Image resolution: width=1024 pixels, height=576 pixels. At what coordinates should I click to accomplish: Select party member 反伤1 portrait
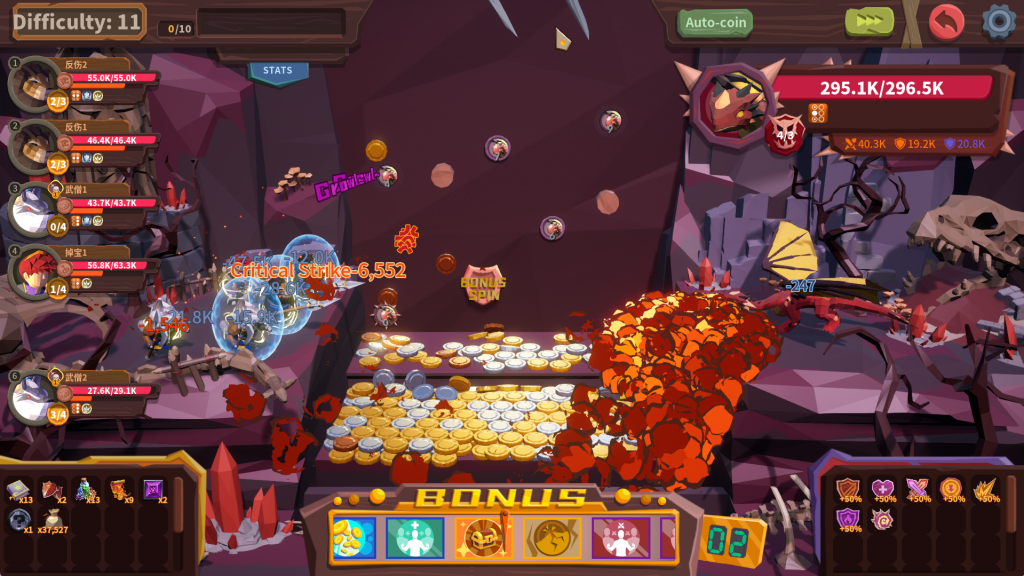[35, 145]
